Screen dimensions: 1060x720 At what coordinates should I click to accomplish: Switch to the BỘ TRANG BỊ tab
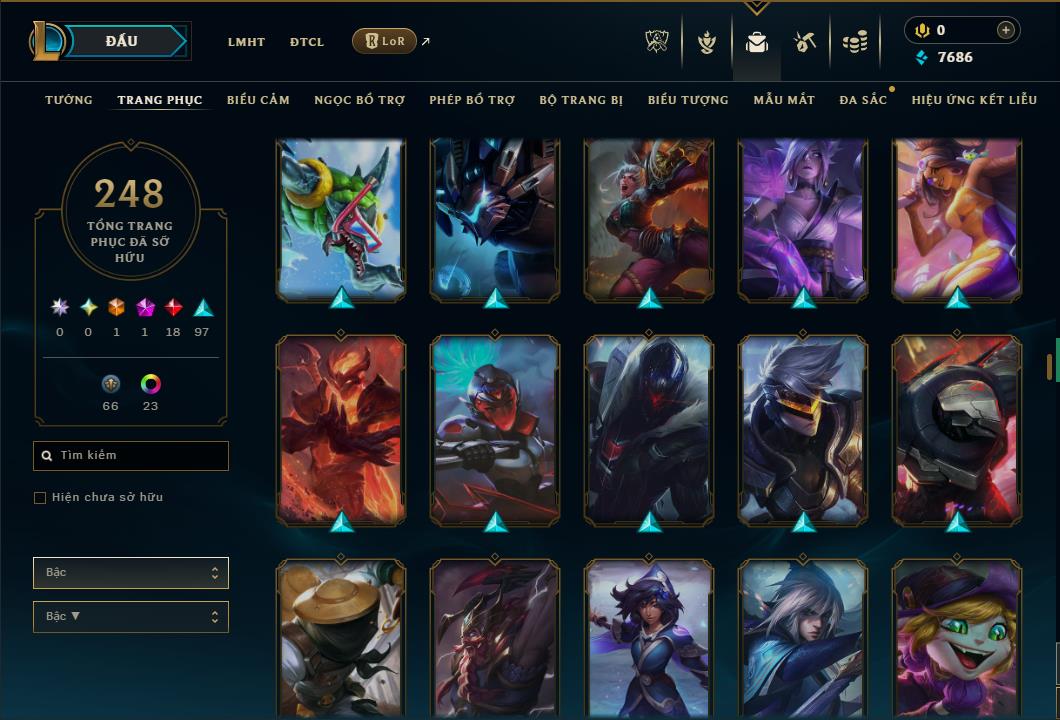(581, 100)
